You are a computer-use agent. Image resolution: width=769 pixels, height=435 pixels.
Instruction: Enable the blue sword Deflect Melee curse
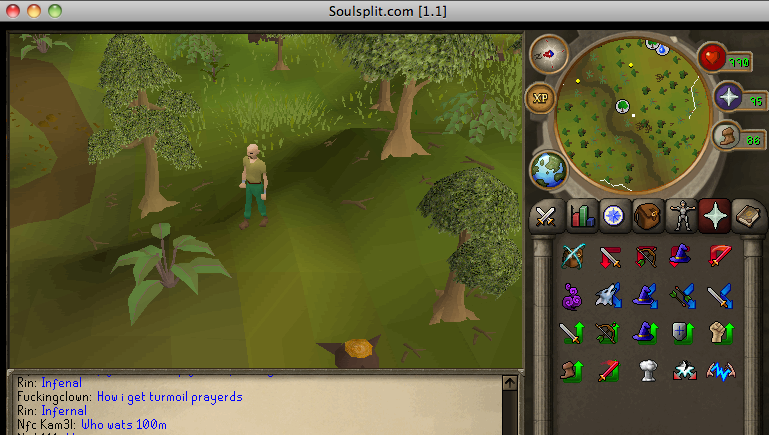tap(719, 295)
